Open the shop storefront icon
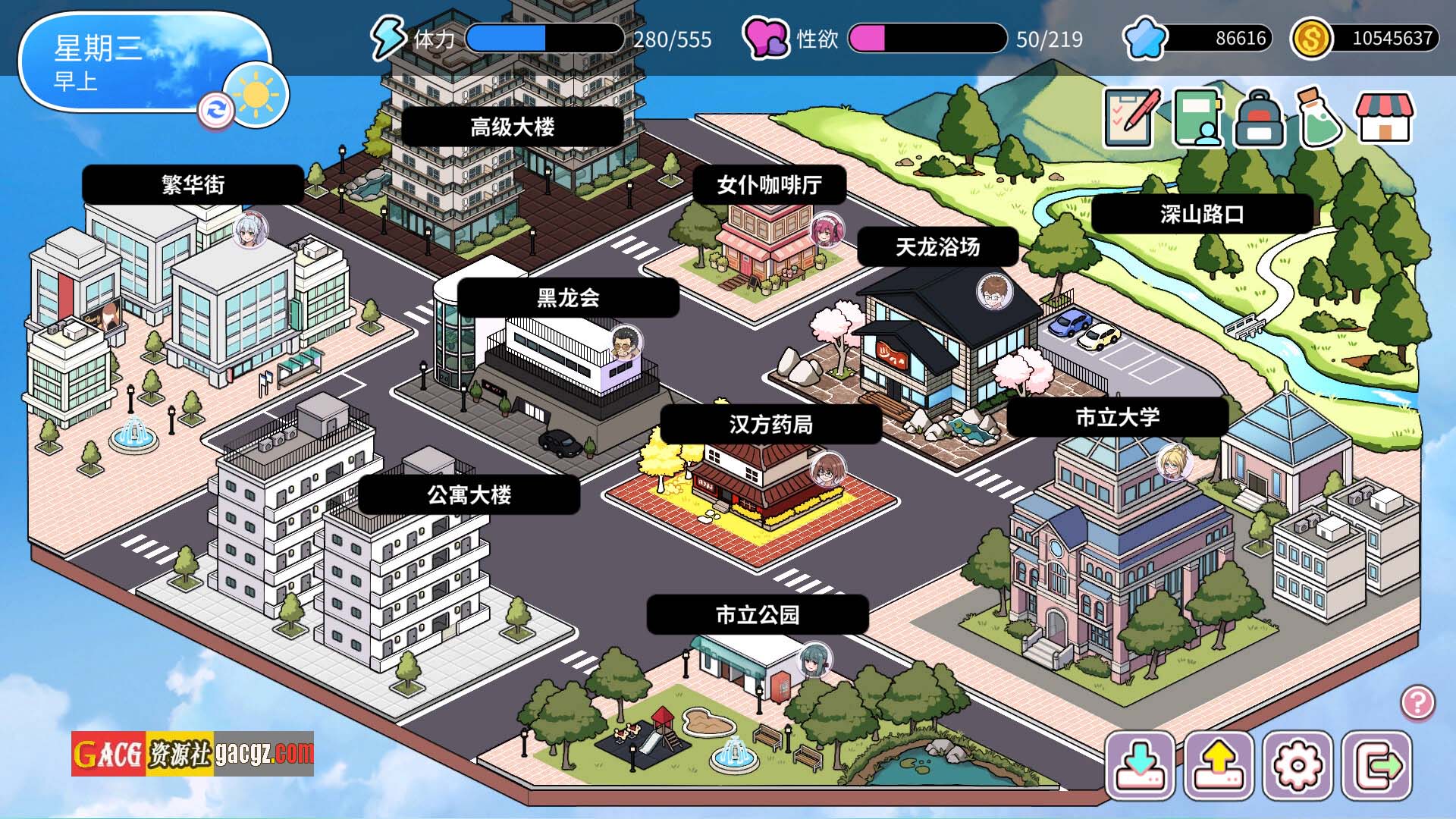The image size is (1456, 819). point(1385,118)
